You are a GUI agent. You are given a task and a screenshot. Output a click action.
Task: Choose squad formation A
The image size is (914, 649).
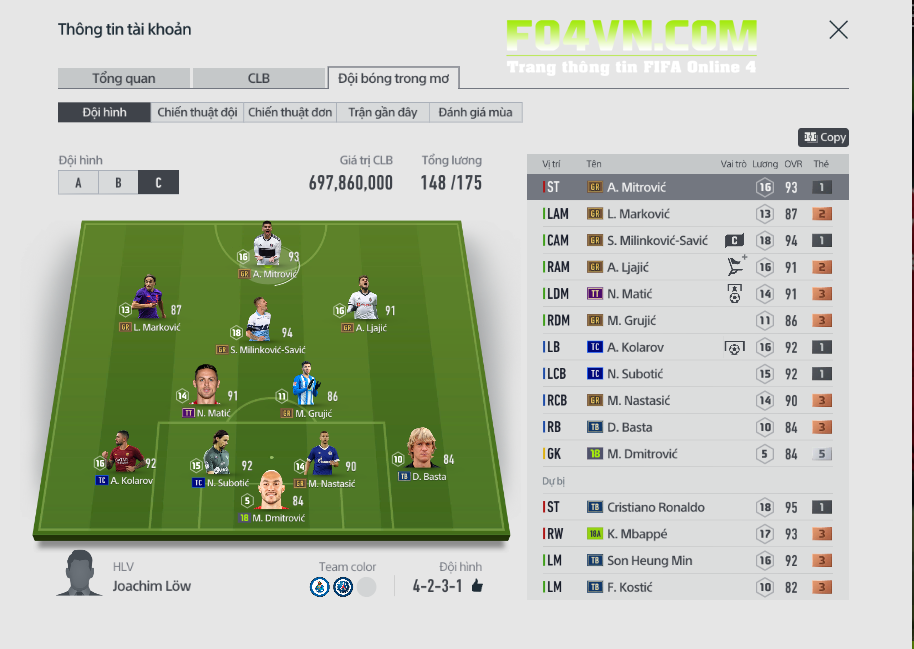78,183
